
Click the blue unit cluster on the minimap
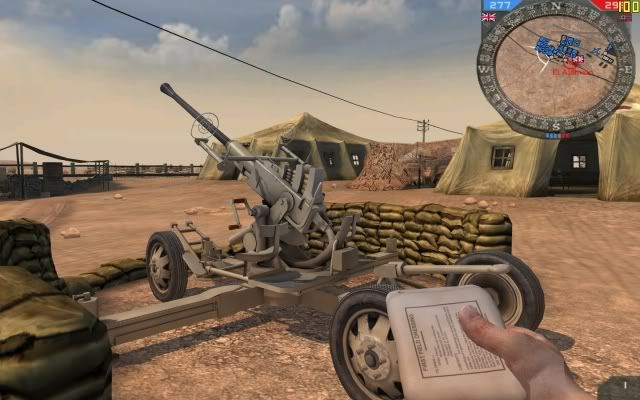(x=550, y=47)
